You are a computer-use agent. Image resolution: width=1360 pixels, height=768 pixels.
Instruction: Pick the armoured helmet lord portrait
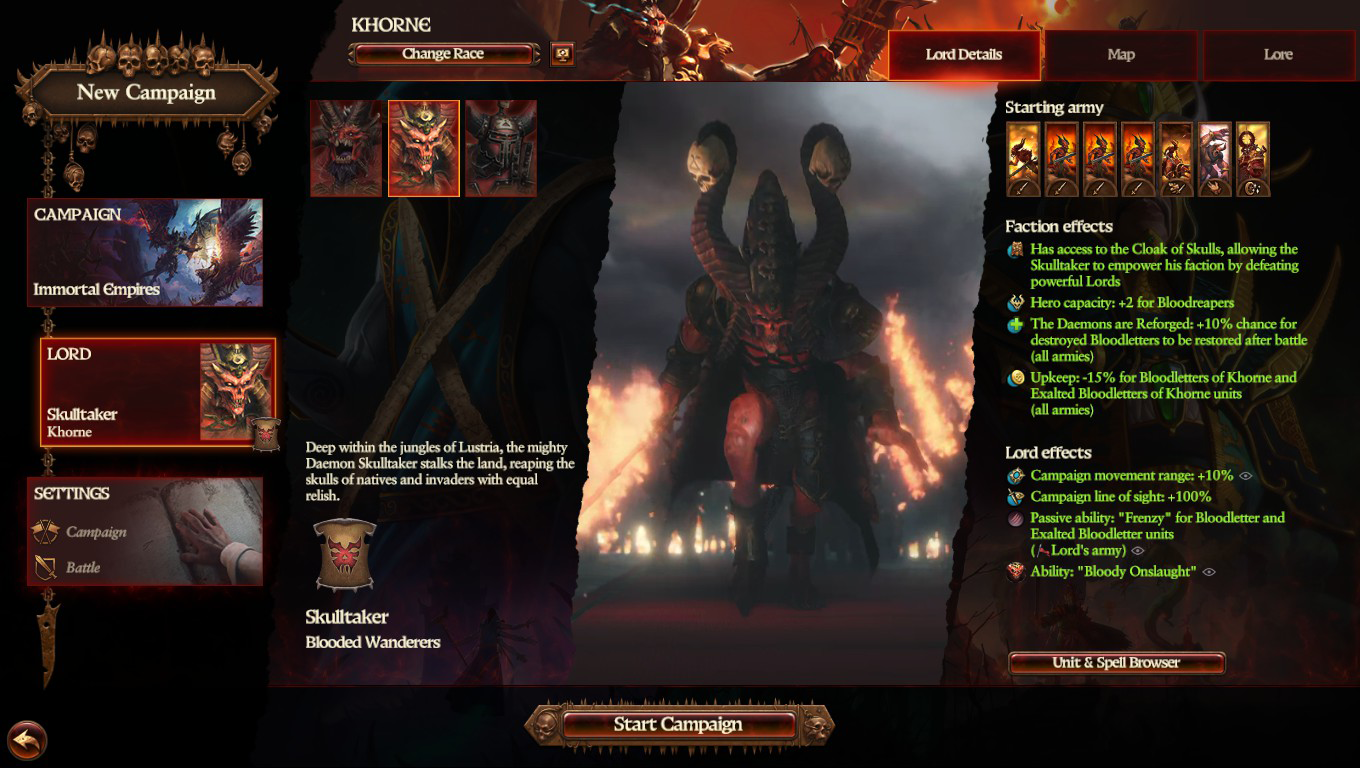click(501, 148)
